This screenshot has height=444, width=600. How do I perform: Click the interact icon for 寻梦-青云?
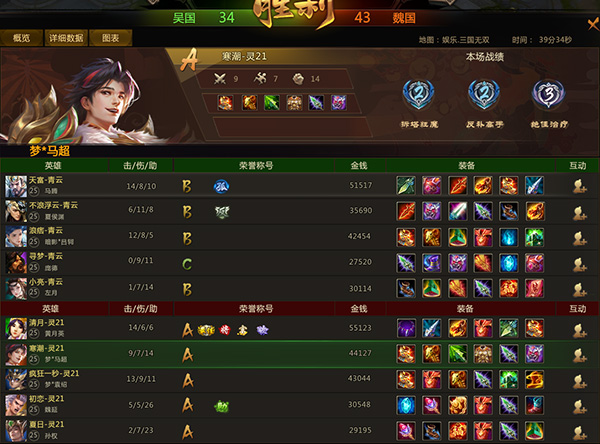578,263
